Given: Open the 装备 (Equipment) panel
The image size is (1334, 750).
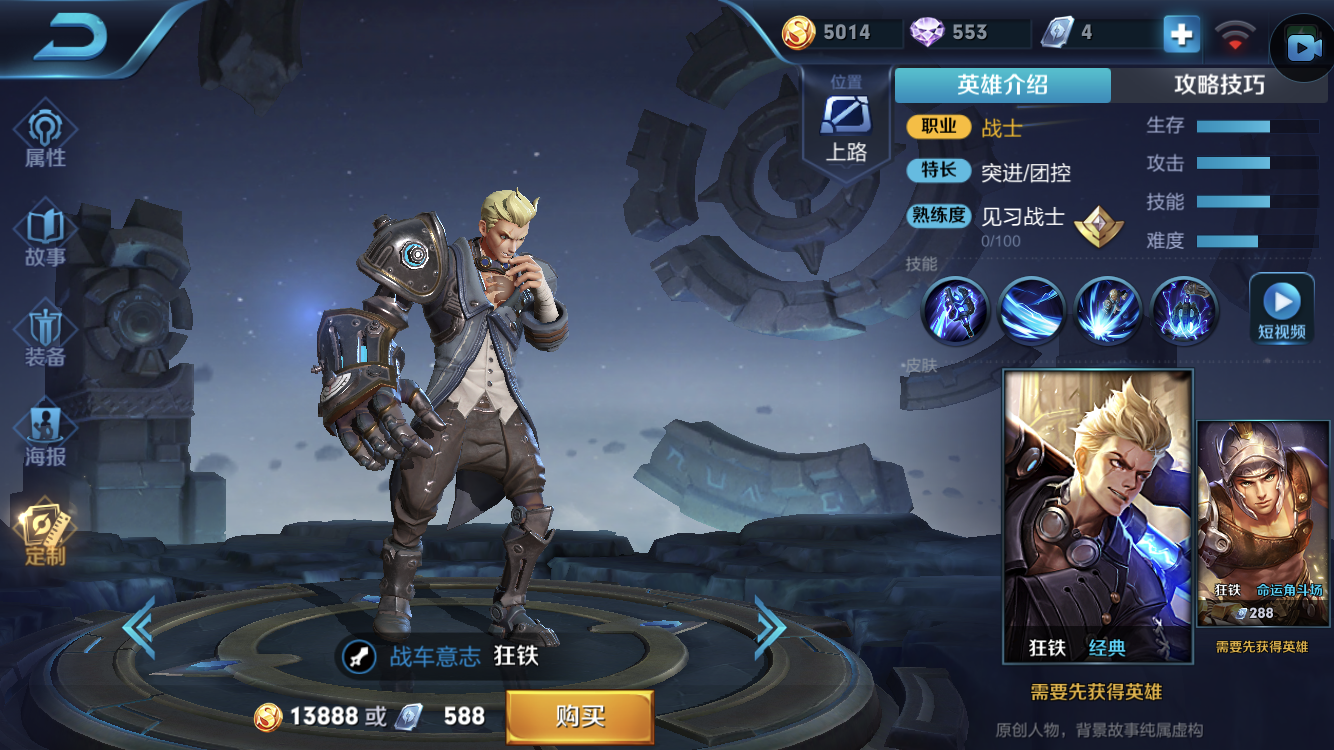Looking at the screenshot, I should (43, 330).
